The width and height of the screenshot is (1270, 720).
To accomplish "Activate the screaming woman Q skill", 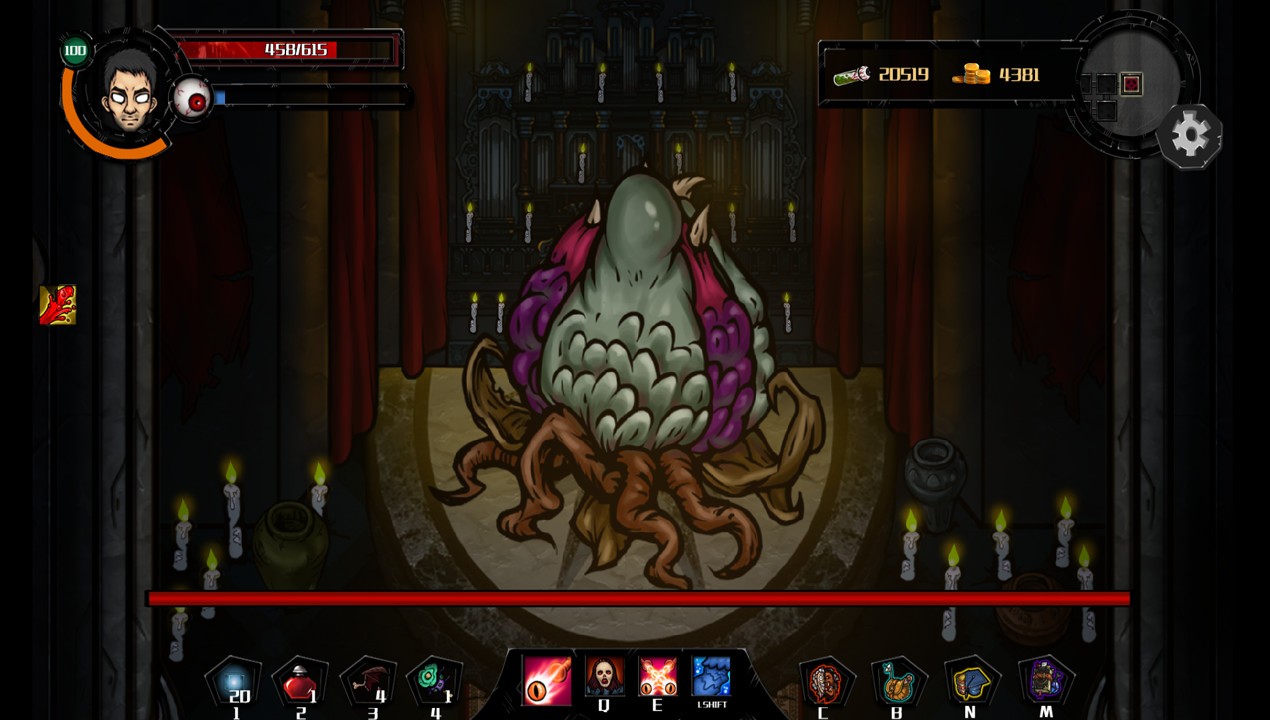I will click(x=604, y=676).
